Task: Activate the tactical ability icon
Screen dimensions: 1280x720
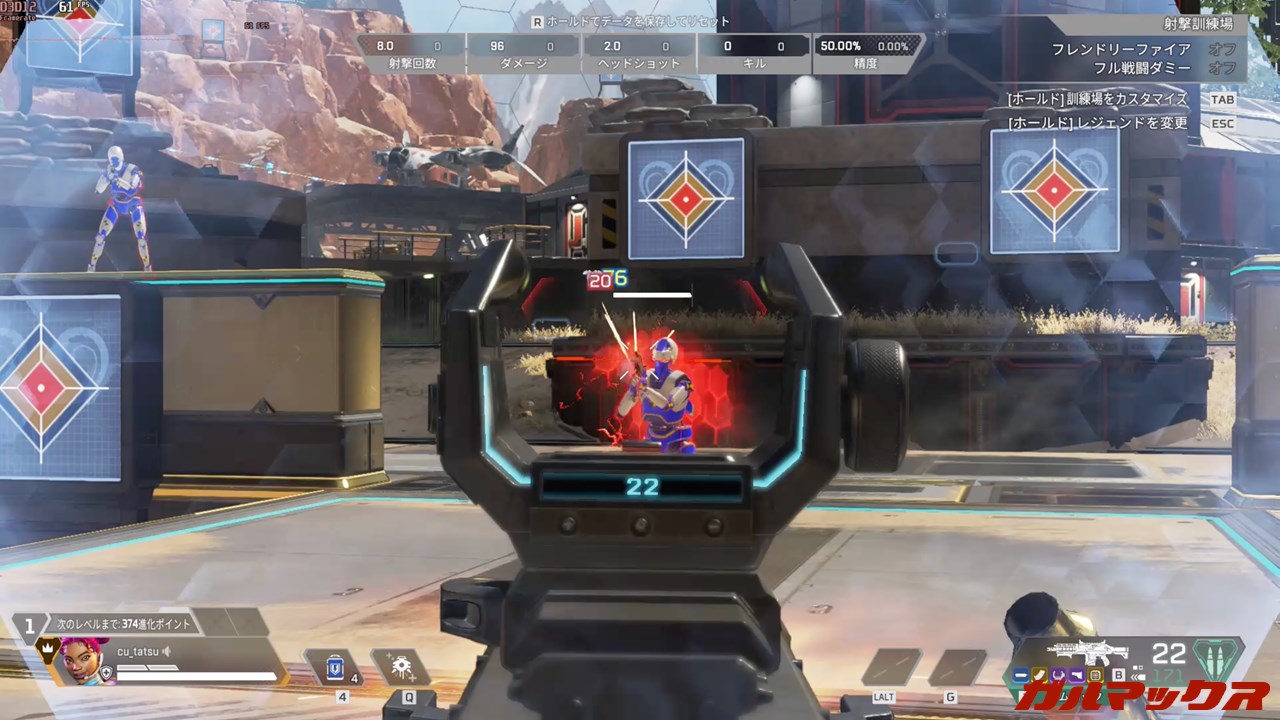Action: coord(401,667)
